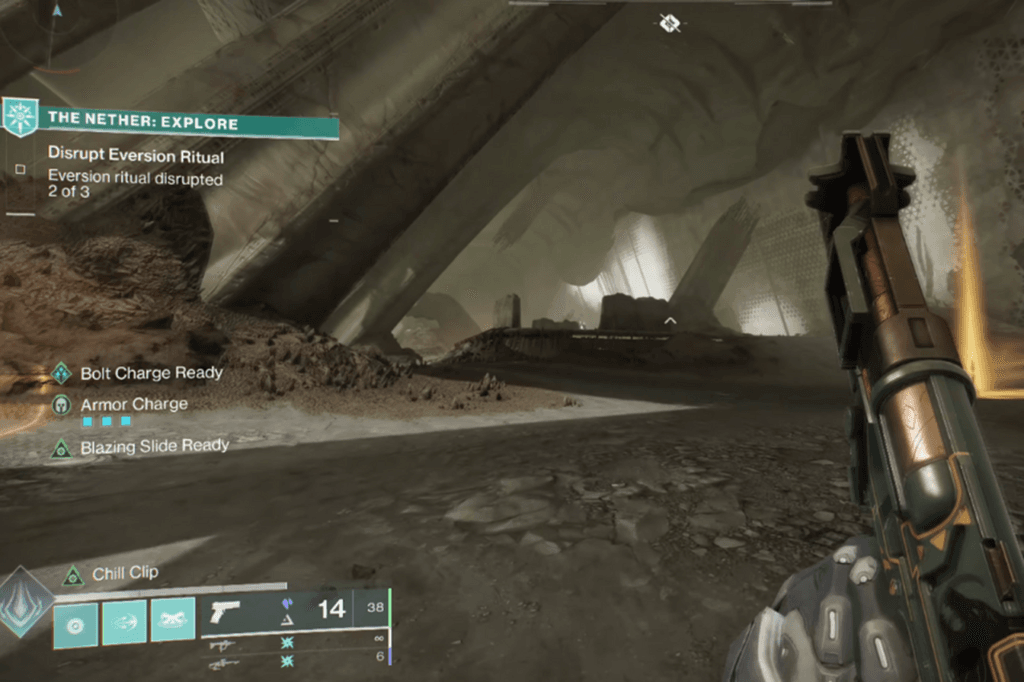Select the waypoint marker on the compass

(670, 21)
